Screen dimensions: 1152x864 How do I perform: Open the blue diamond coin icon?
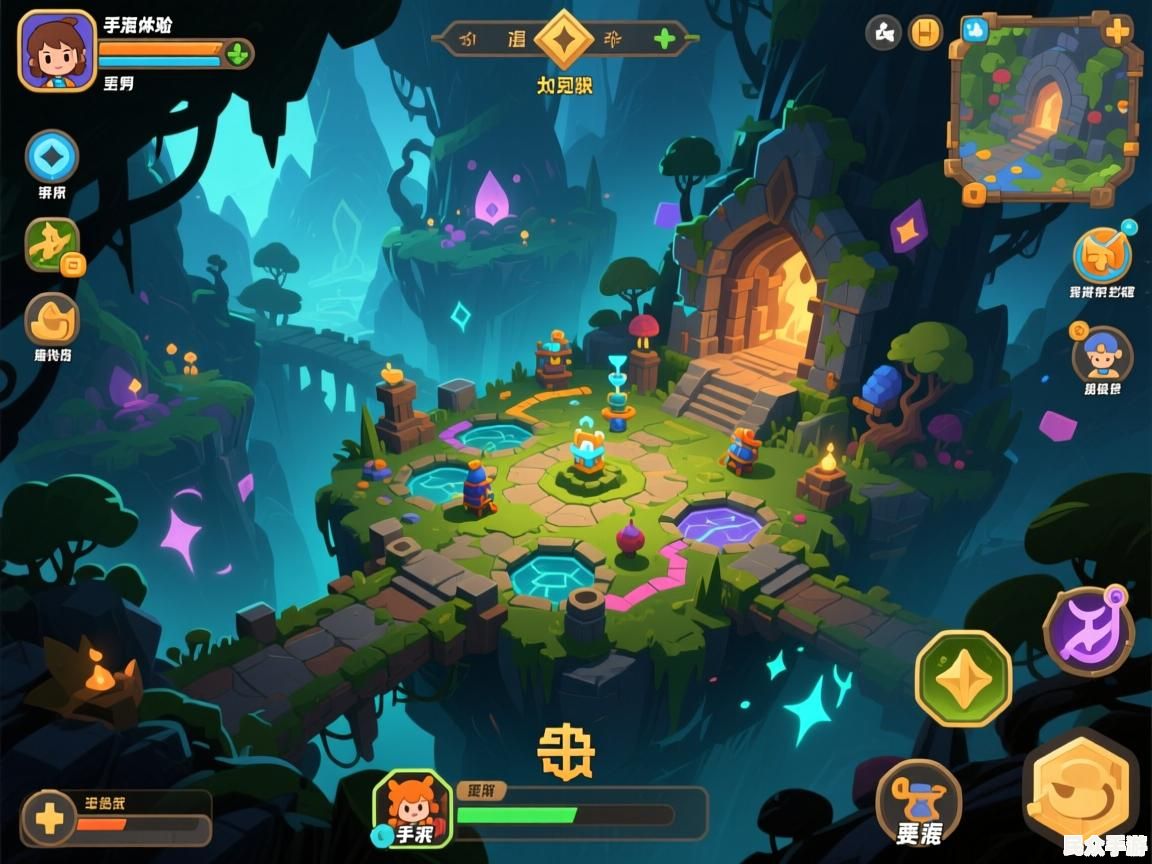click(x=52, y=157)
